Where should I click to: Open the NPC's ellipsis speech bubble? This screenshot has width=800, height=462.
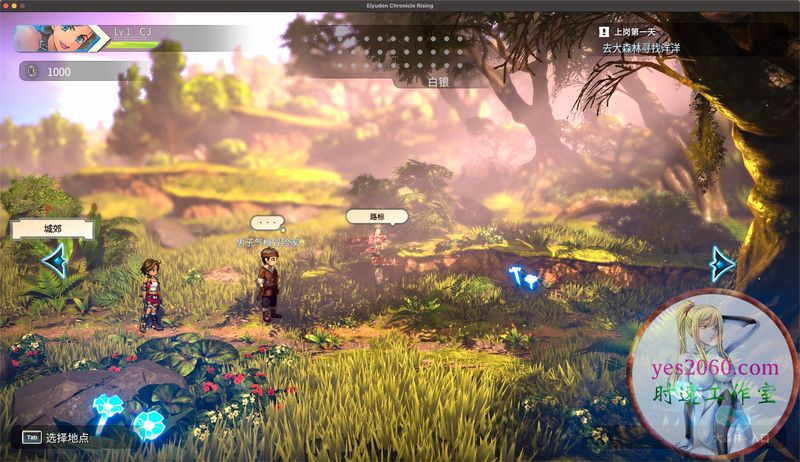(x=267, y=222)
